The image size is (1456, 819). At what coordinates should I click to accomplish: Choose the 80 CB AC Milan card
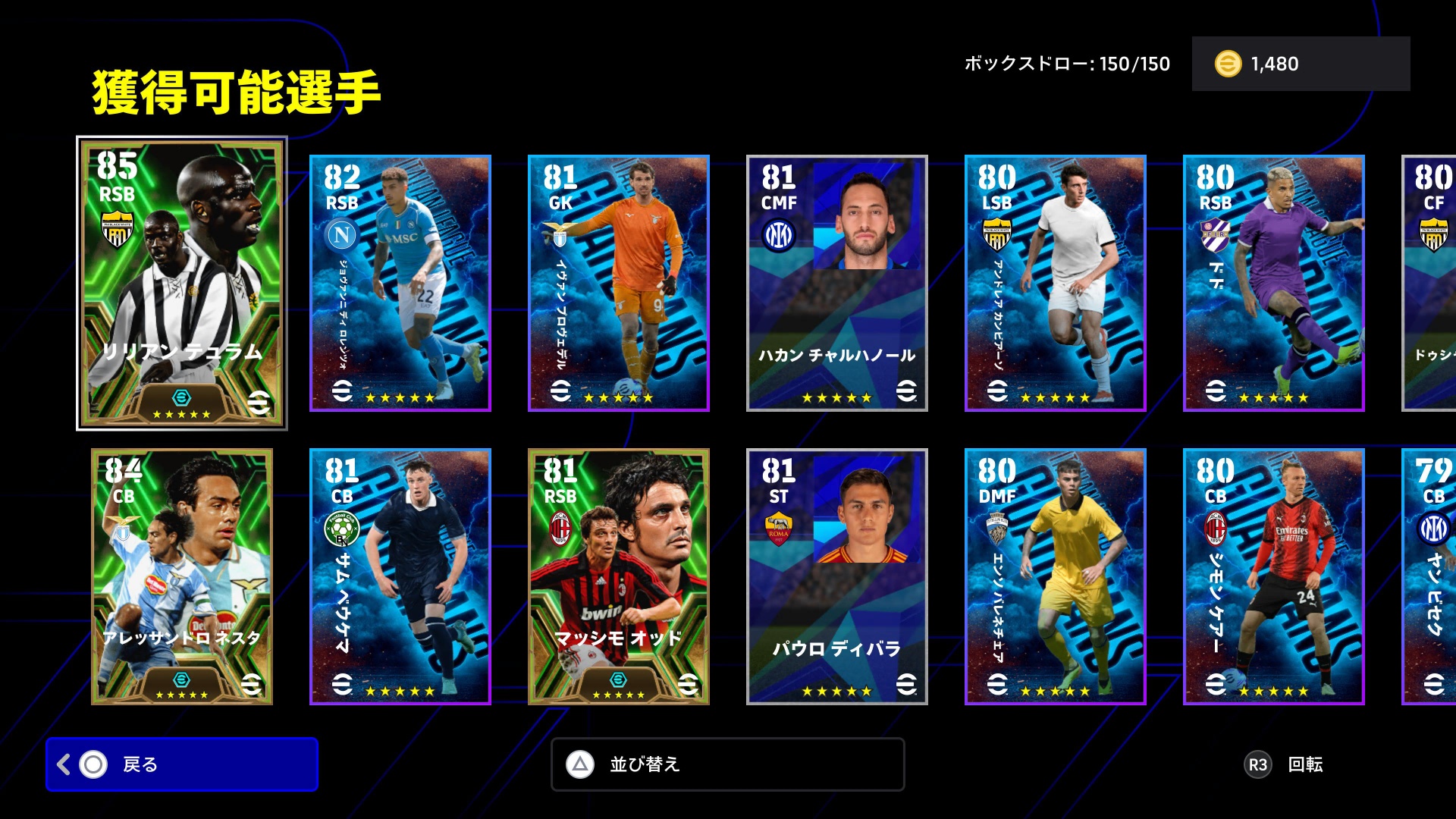click(x=1273, y=576)
